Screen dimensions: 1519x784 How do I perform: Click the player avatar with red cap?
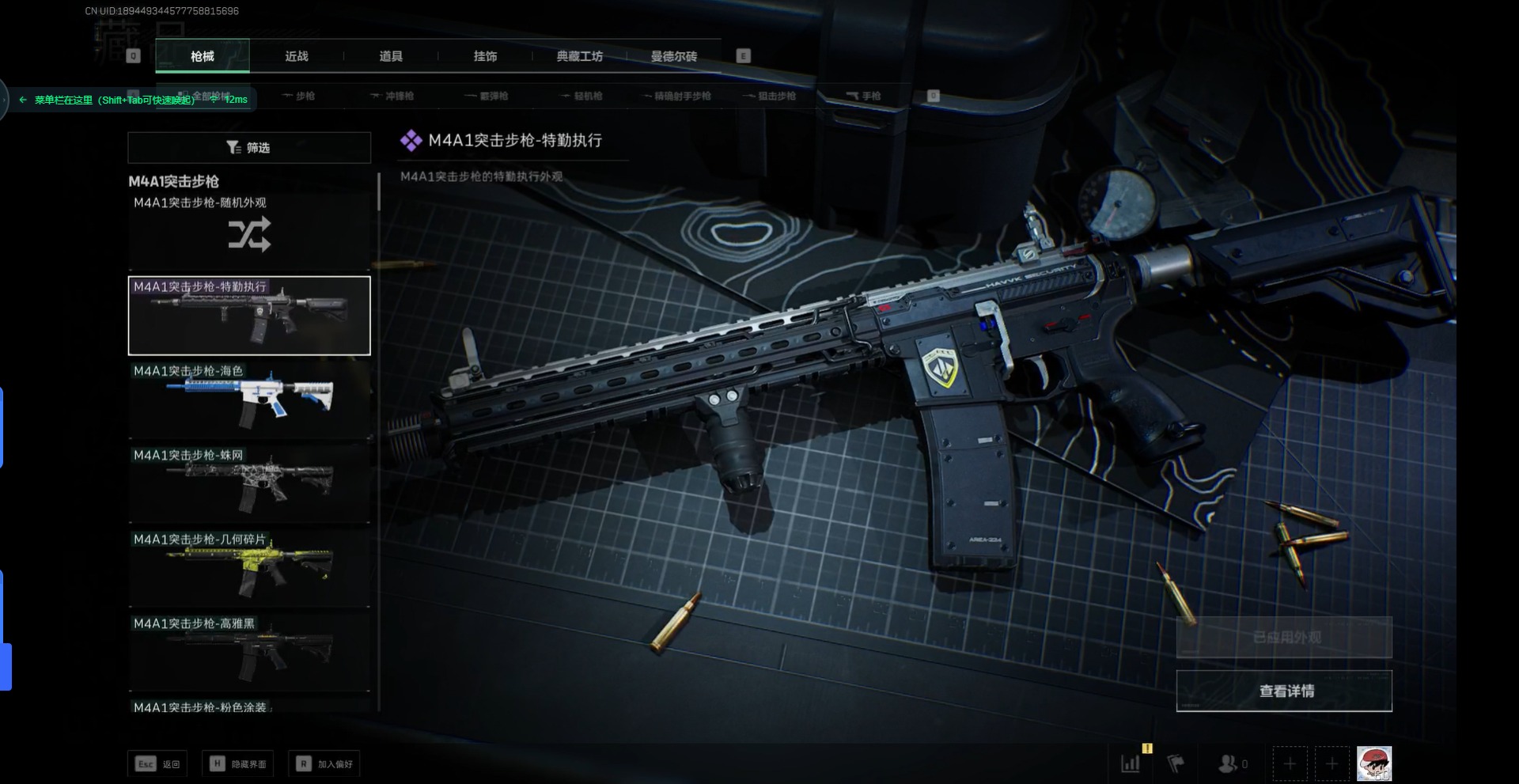[x=1374, y=763]
